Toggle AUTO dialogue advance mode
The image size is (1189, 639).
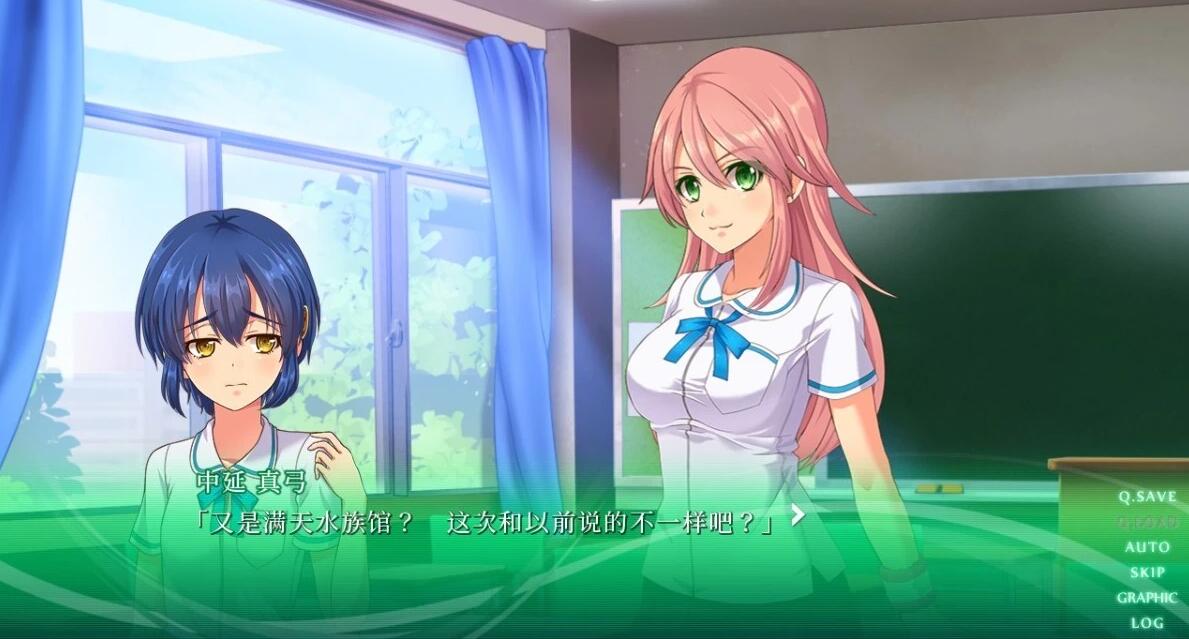point(1147,547)
